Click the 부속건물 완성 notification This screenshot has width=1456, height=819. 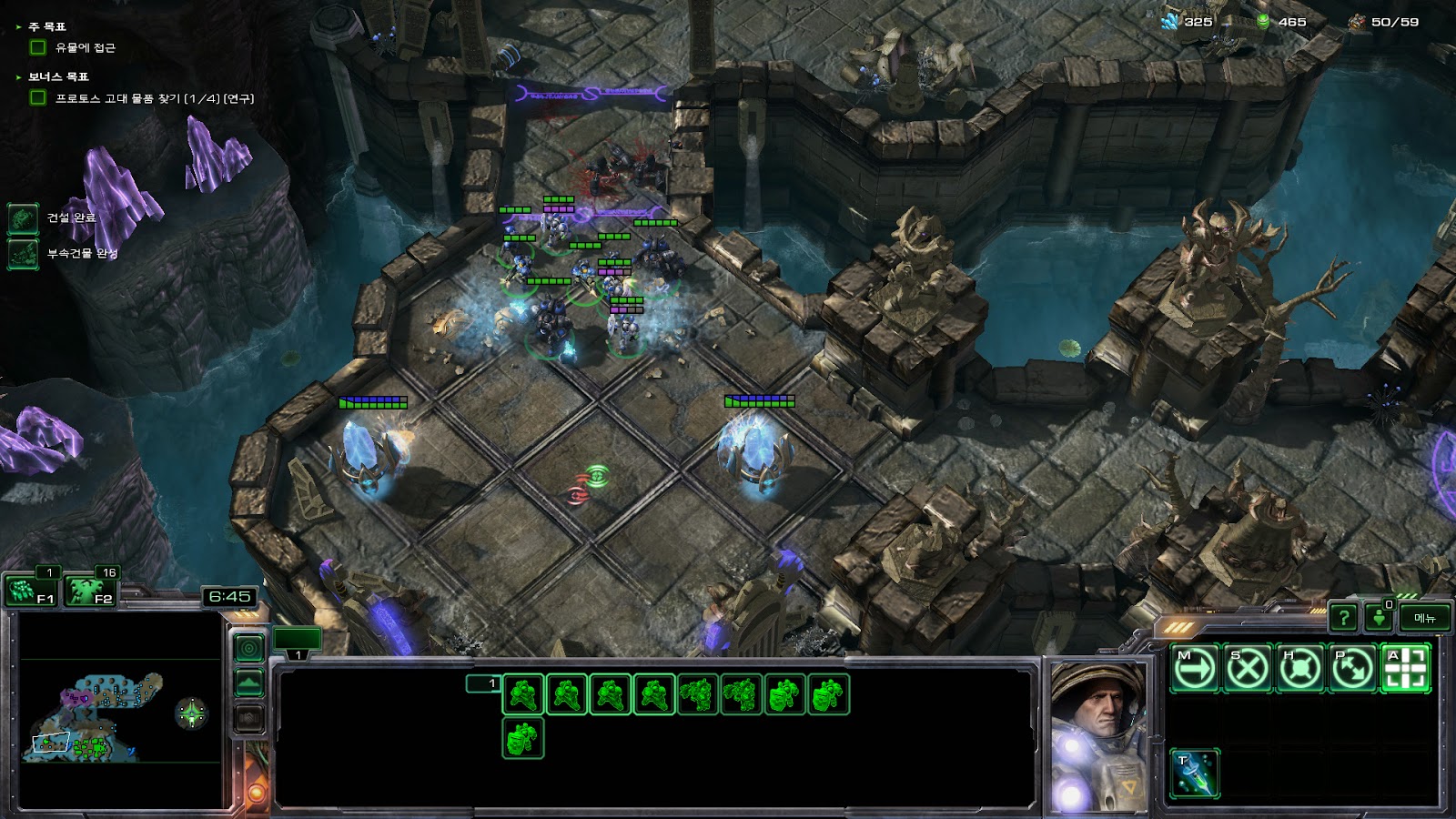coord(24,253)
